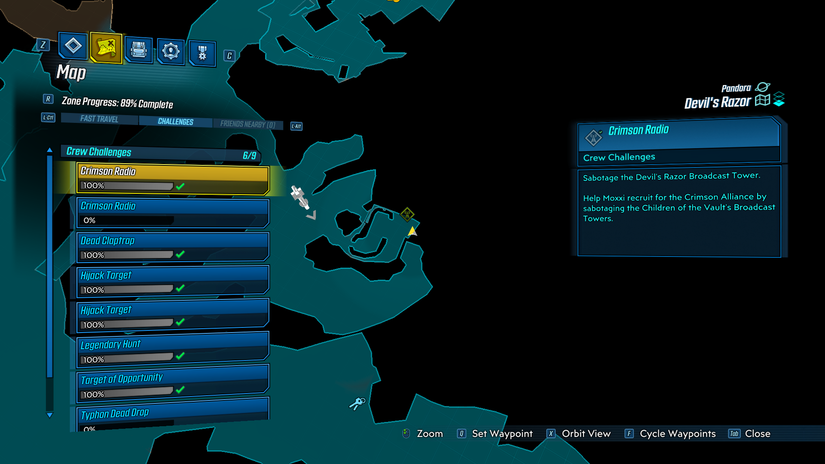Choose the Typhon Dead Drop challenge
Image resolution: width=825 pixels, height=464 pixels.
click(173, 416)
